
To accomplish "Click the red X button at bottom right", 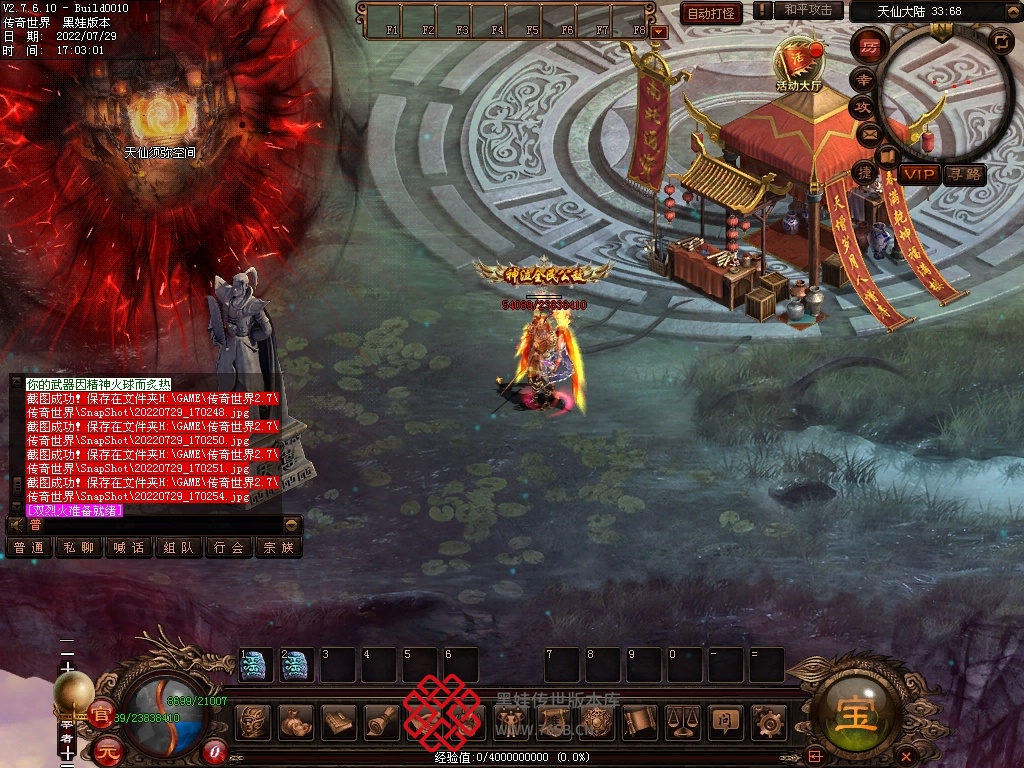I will (x=906, y=755).
